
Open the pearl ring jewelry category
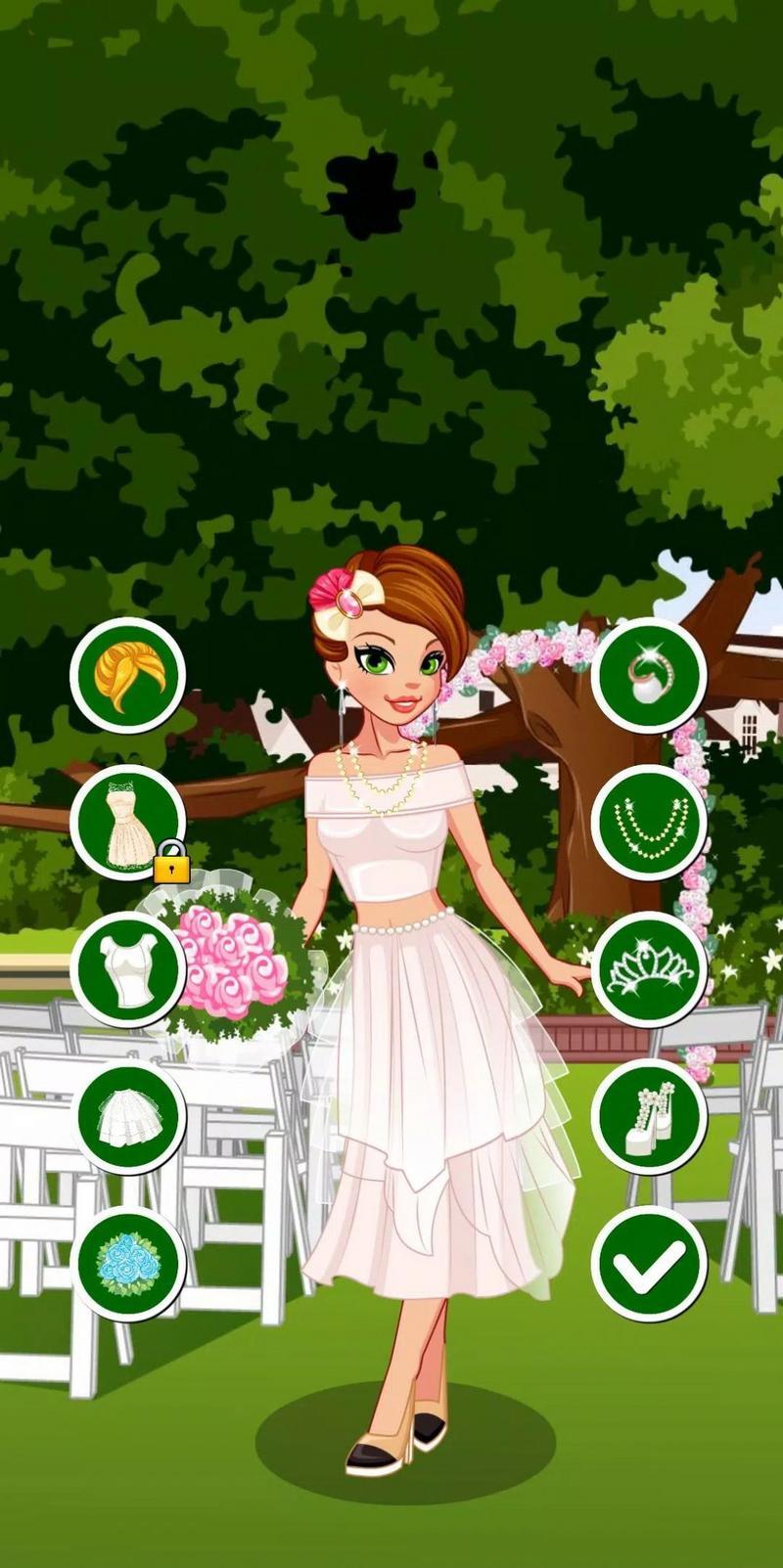coord(649,674)
